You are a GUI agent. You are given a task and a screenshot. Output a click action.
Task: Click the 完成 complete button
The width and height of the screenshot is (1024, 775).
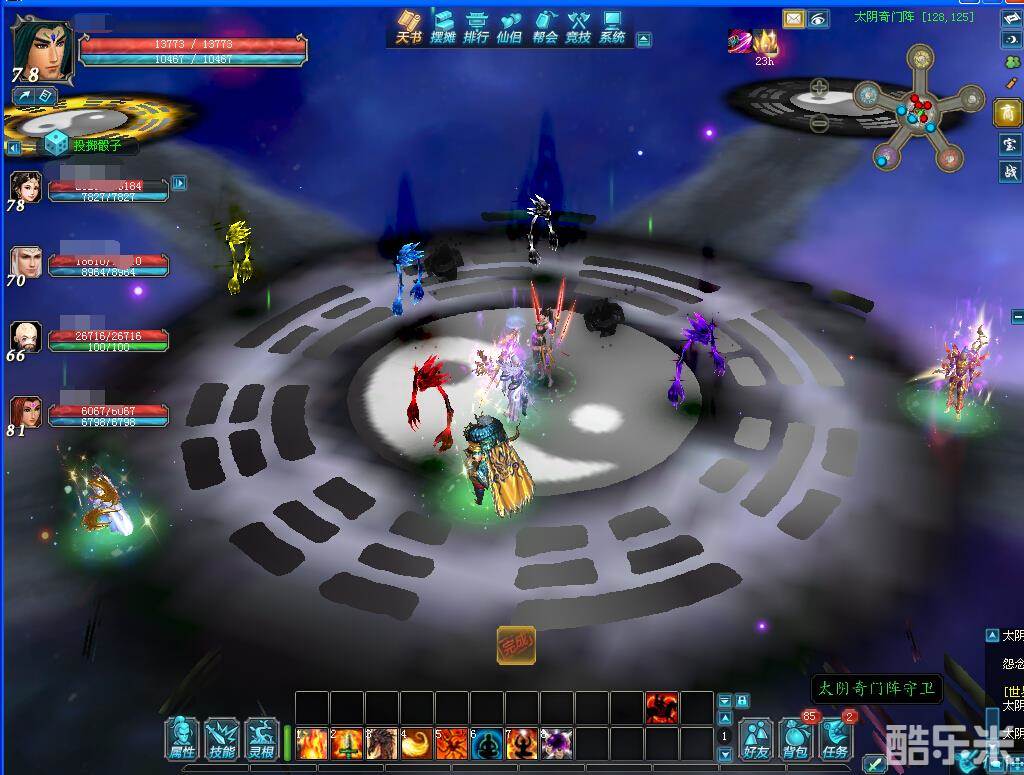[x=516, y=645]
